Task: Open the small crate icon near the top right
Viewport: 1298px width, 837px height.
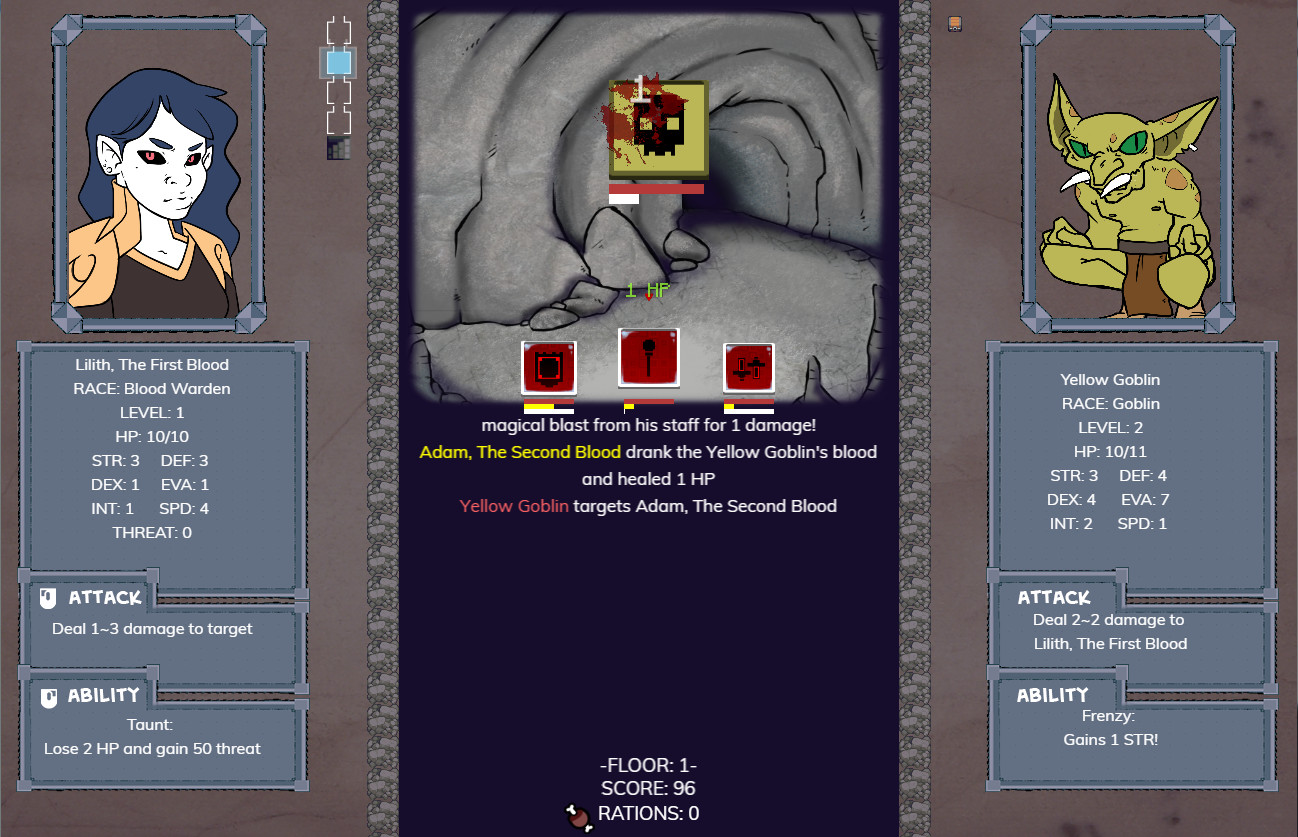Action: pos(954,23)
